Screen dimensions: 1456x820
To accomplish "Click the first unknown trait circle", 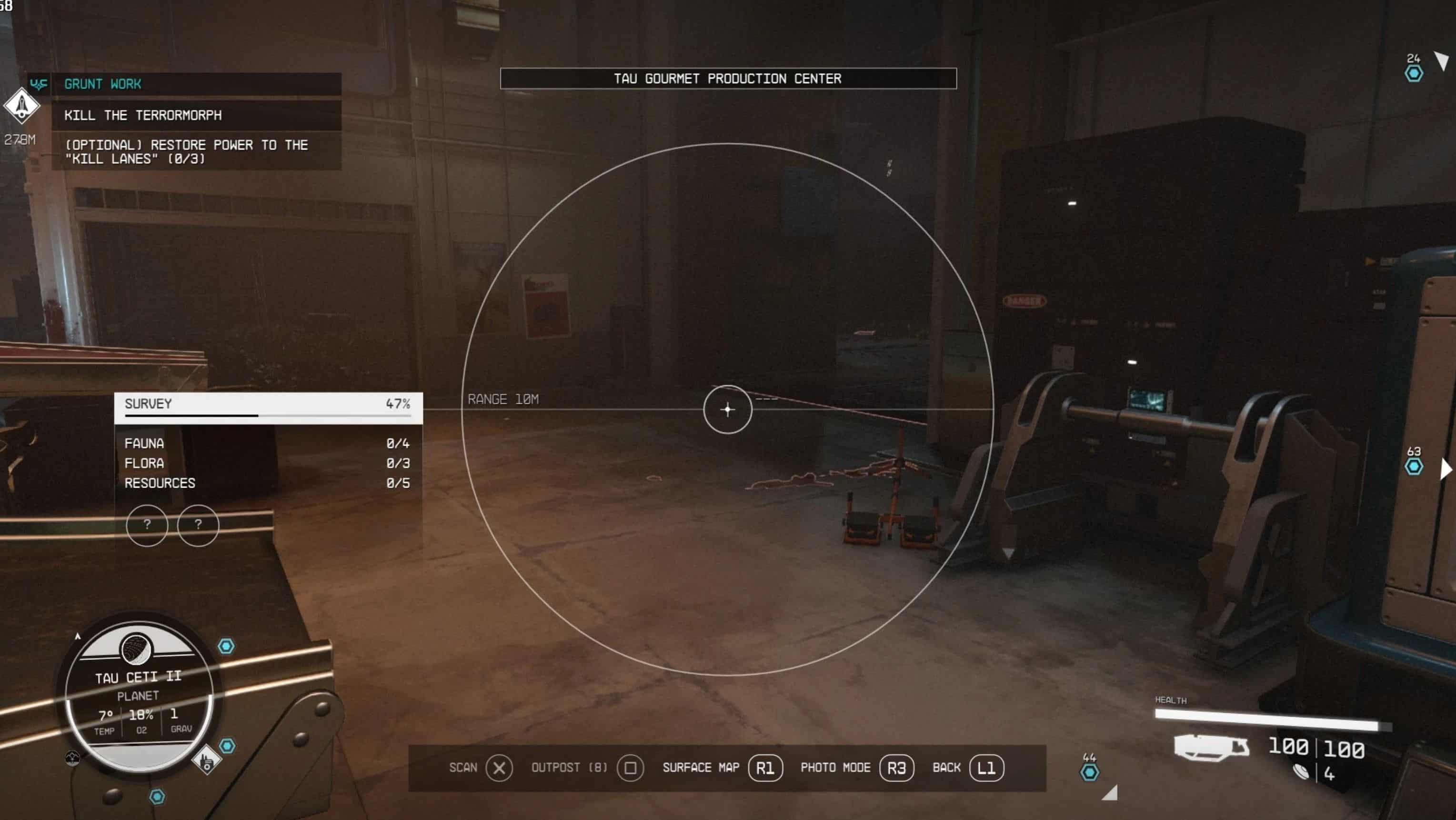I will click(x=147, y=525).
